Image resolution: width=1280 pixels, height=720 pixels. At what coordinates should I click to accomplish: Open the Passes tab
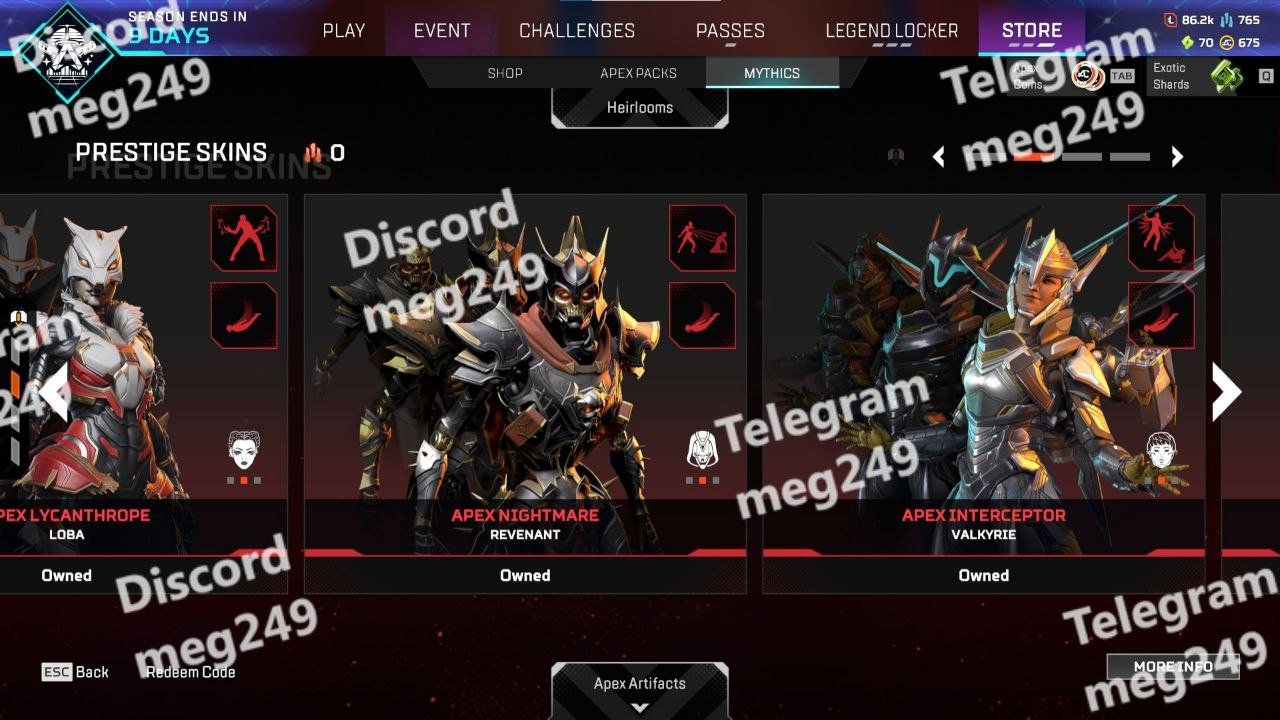pyautogui.click(x=730, y=31)
